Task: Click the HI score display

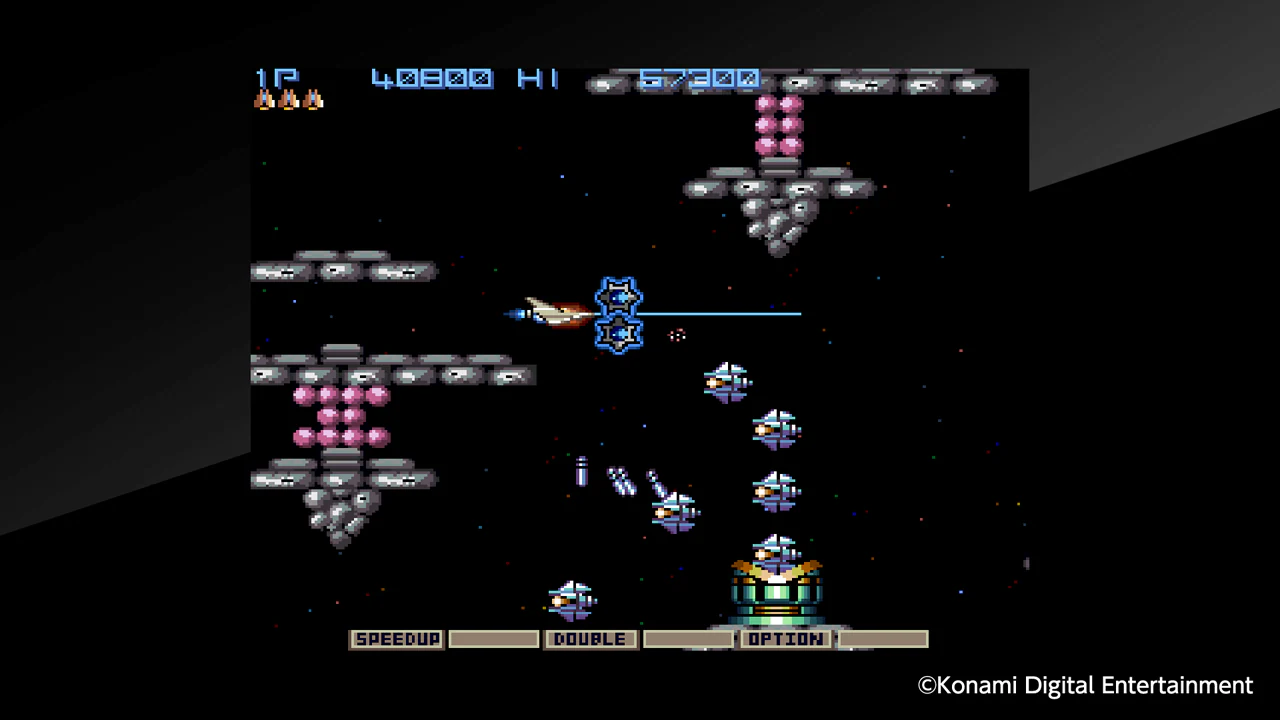Action: pyautogui.click(x=700, y=78)
